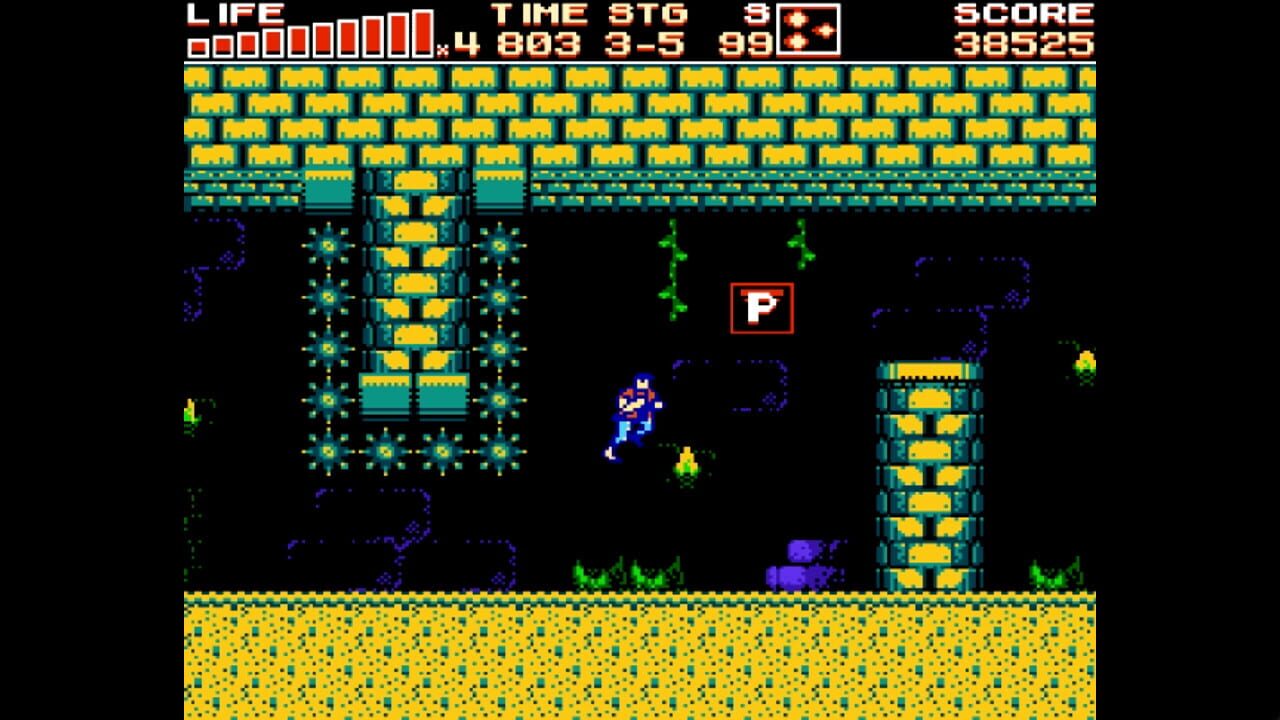
Task: Select the red P power-up item
Action: (762, 308)
